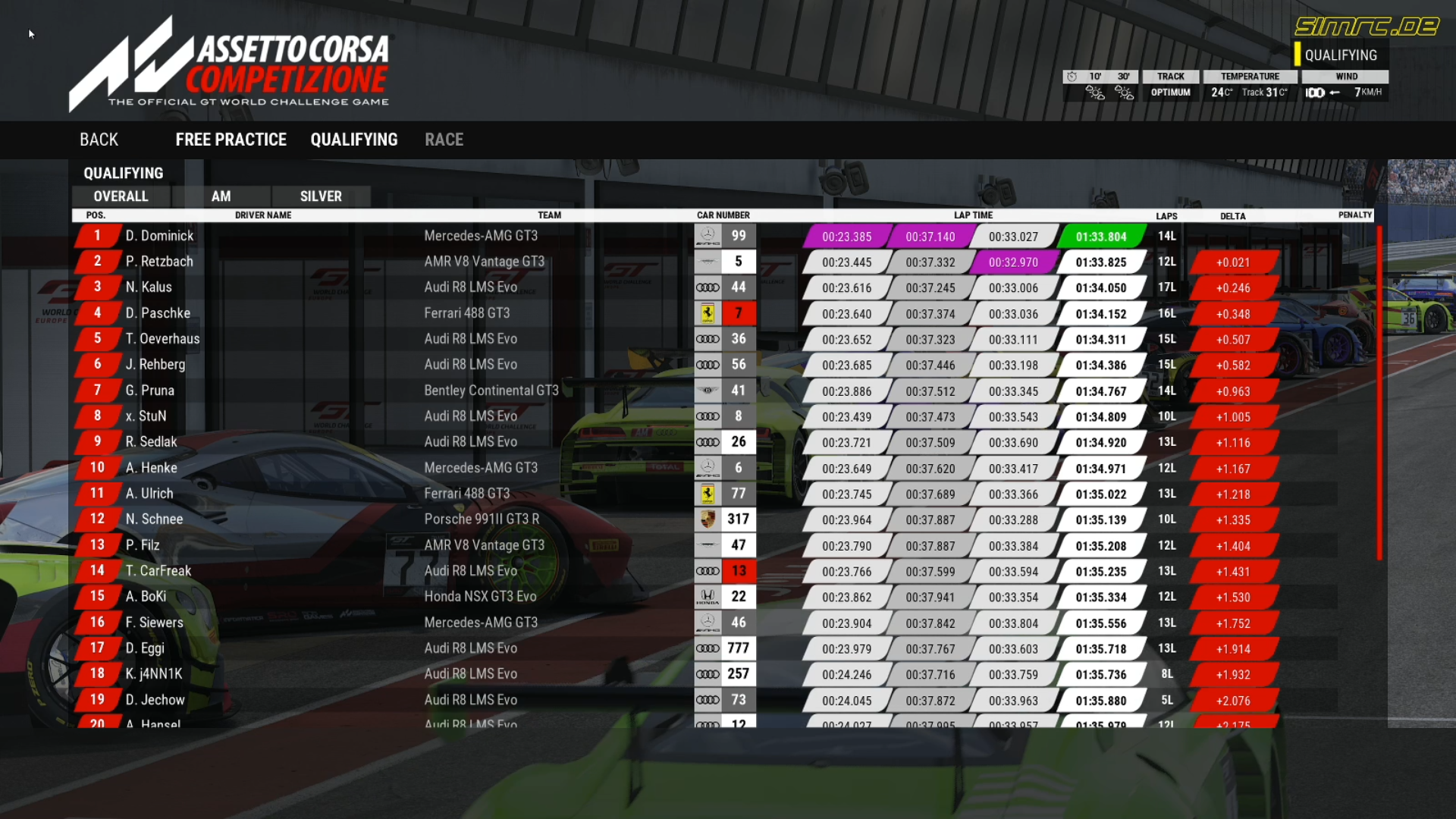
Task: Select the Overall class filter
Action: [x=121, y=196]
